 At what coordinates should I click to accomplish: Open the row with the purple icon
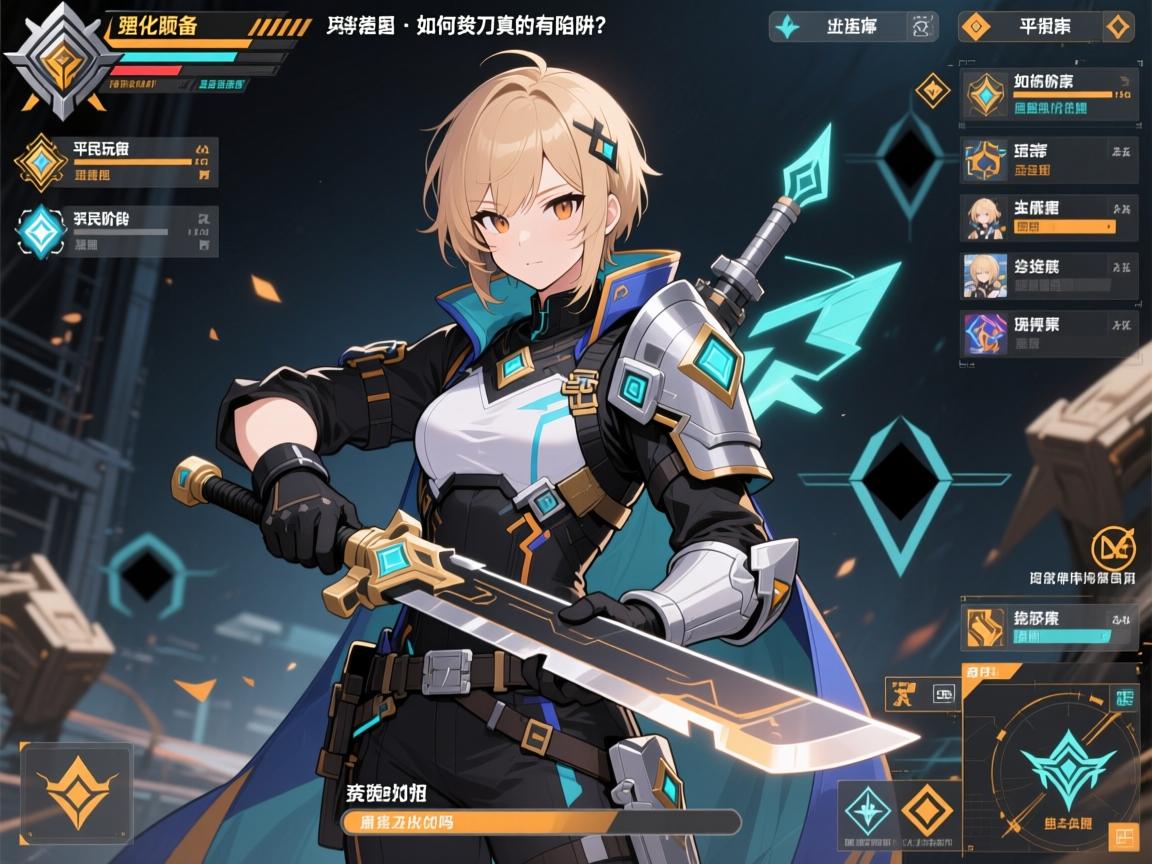(x=1049, y=335)
